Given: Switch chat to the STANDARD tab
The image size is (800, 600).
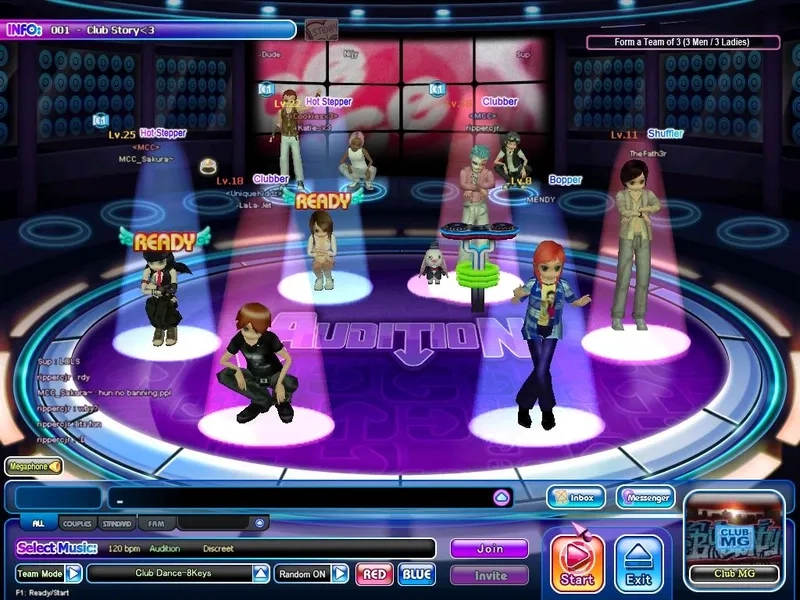Looking at the screenshot, I should tap(116, 523).
